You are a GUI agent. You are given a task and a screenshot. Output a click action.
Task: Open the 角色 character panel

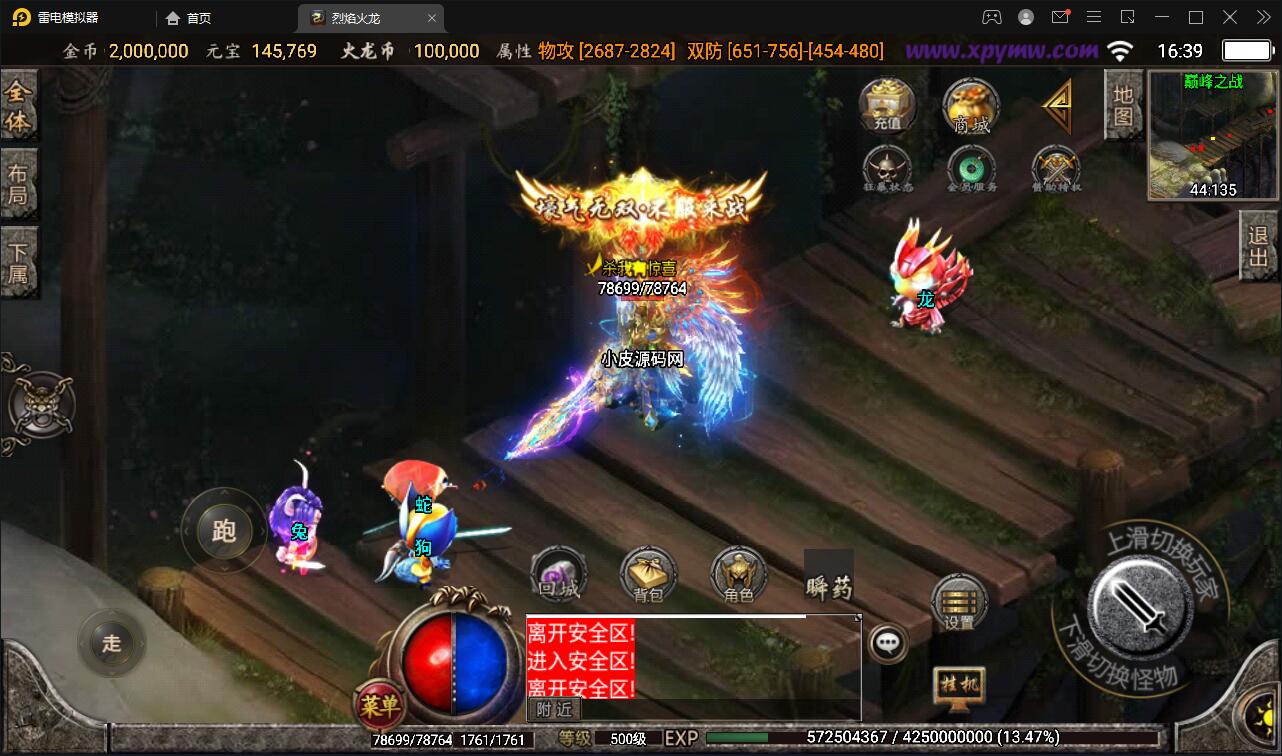(739, 575)
